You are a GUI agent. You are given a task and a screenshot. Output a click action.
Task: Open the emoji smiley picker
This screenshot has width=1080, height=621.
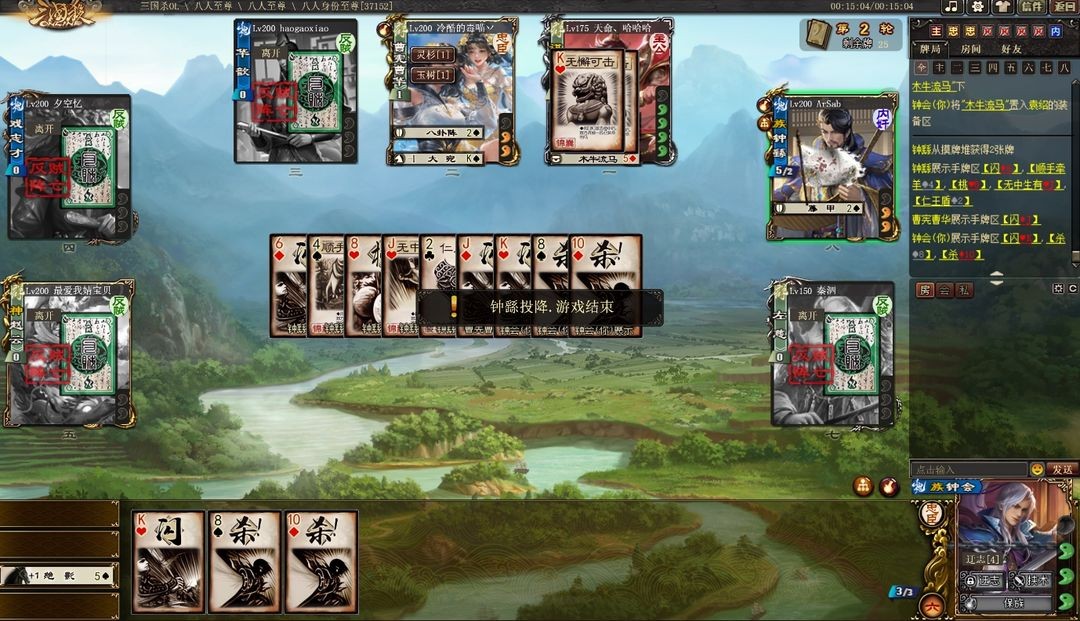coord(1037,469)
